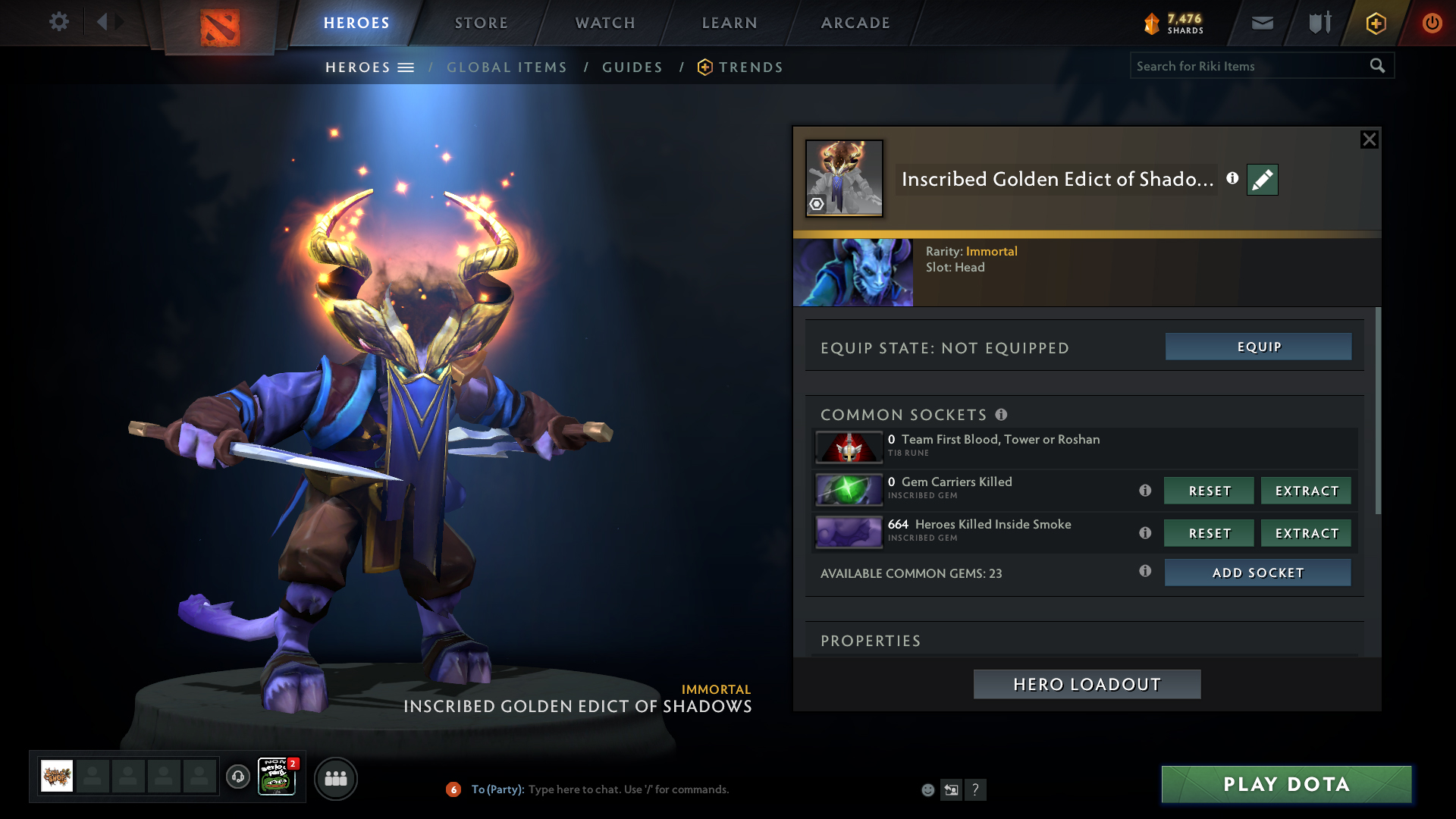Exit the game with power button
Screen dimensions: 1456x819
1432,23
